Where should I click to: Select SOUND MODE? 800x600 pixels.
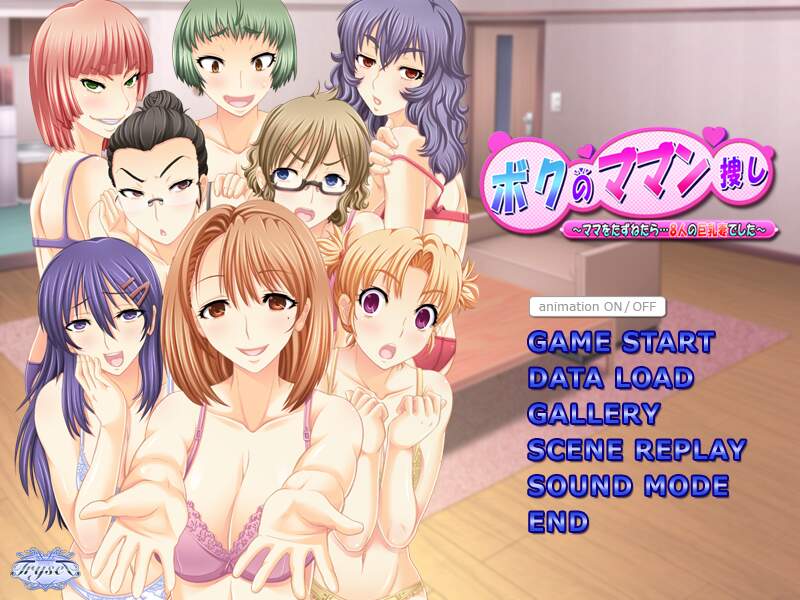click(627, 487)
